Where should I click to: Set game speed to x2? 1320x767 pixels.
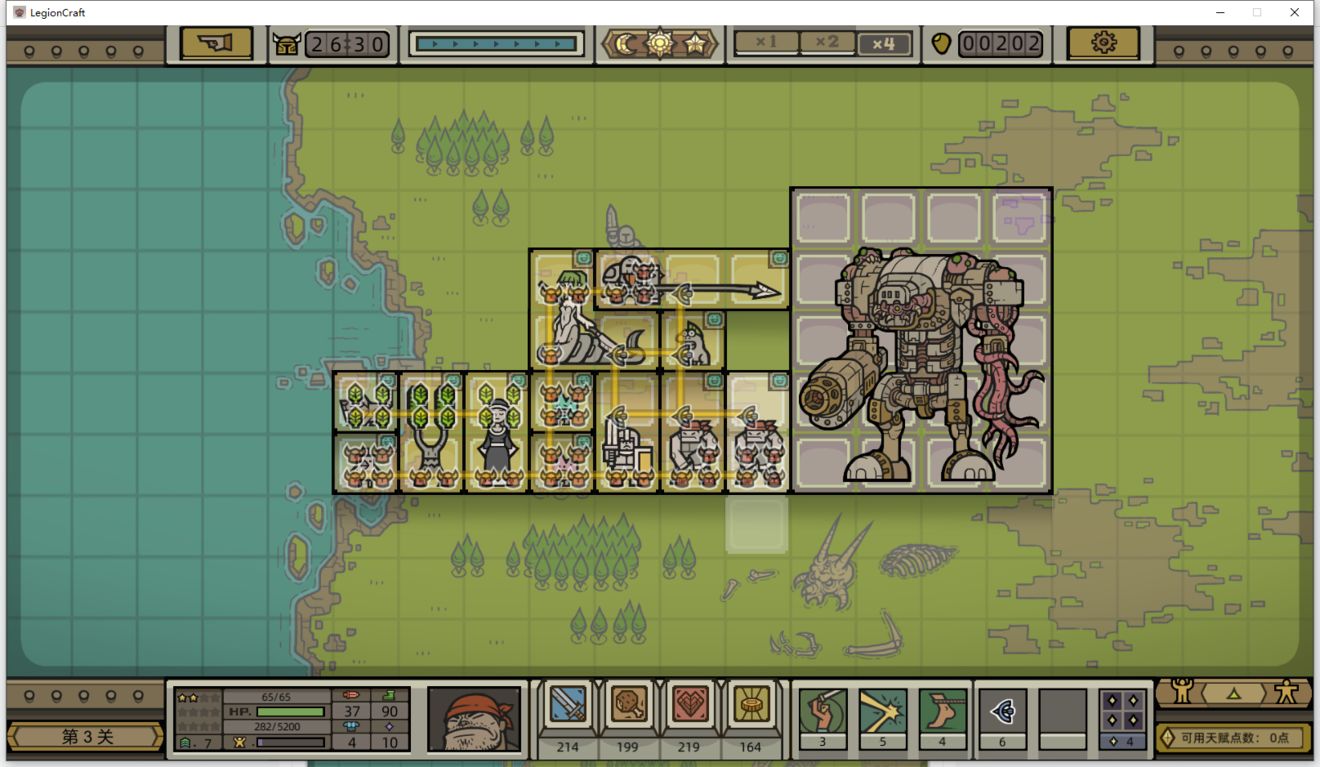click(826, 43)
